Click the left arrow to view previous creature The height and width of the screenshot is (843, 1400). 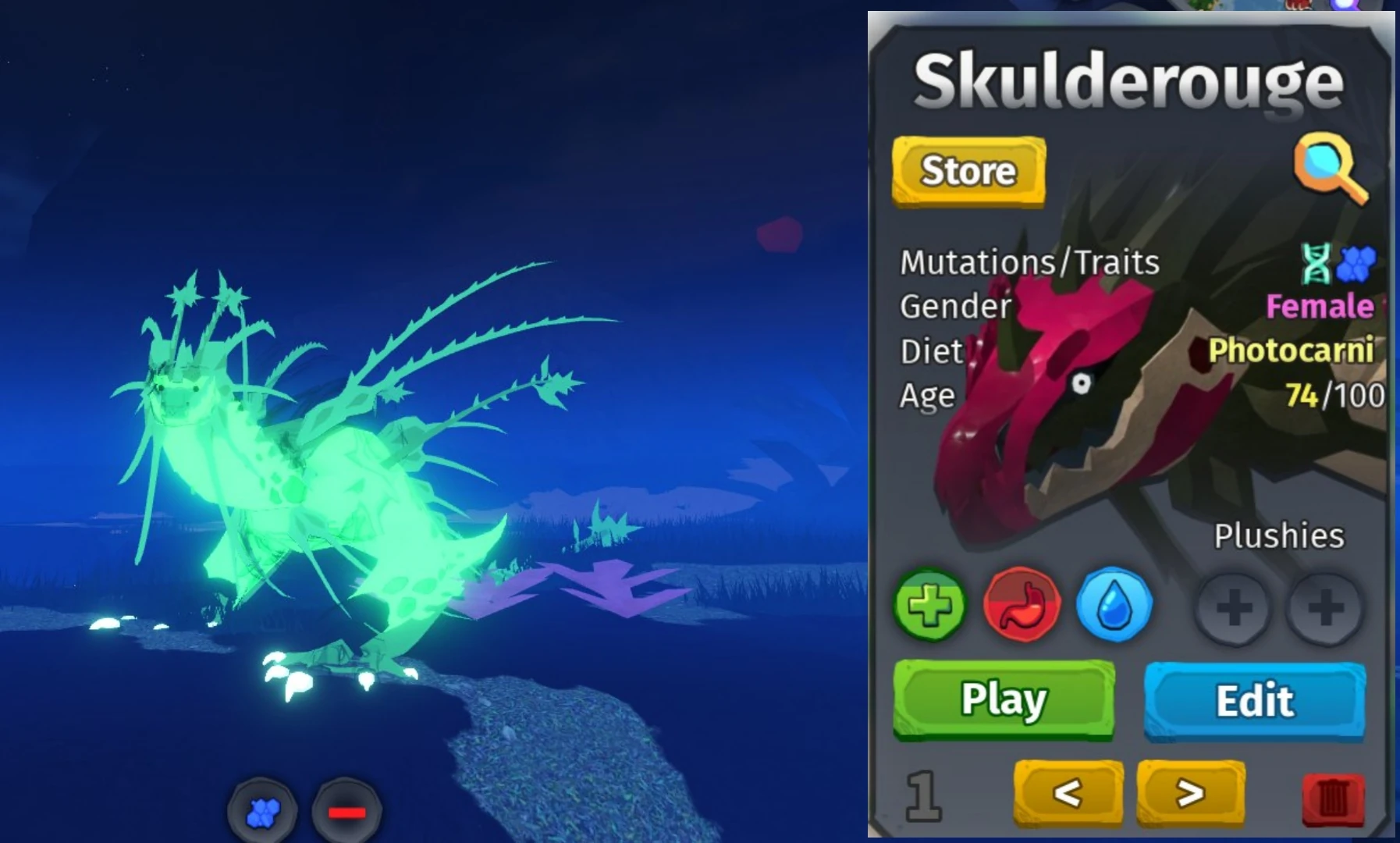[x=1068, y=793]
